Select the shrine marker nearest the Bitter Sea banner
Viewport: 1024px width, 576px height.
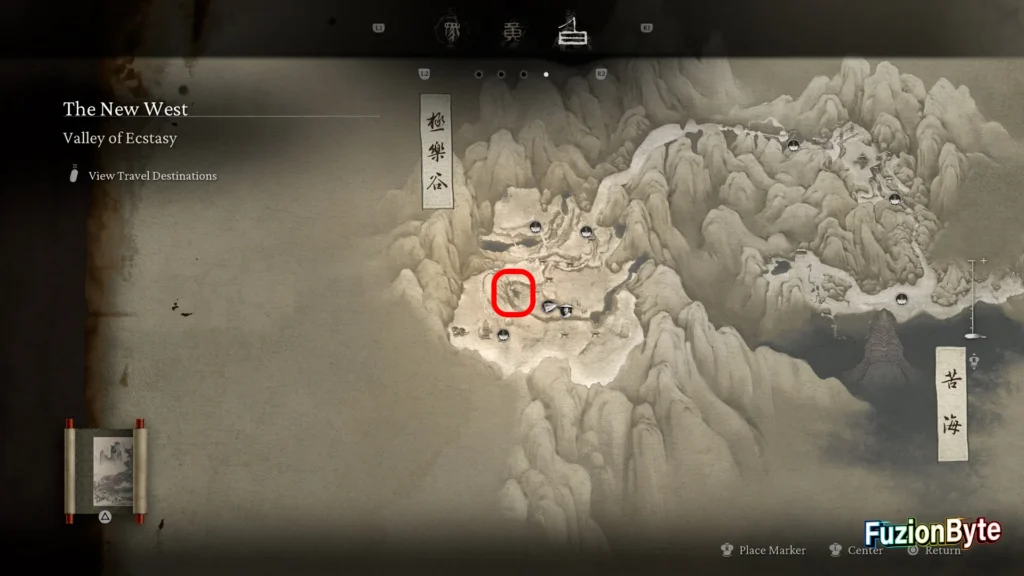[x=903, y=297]
